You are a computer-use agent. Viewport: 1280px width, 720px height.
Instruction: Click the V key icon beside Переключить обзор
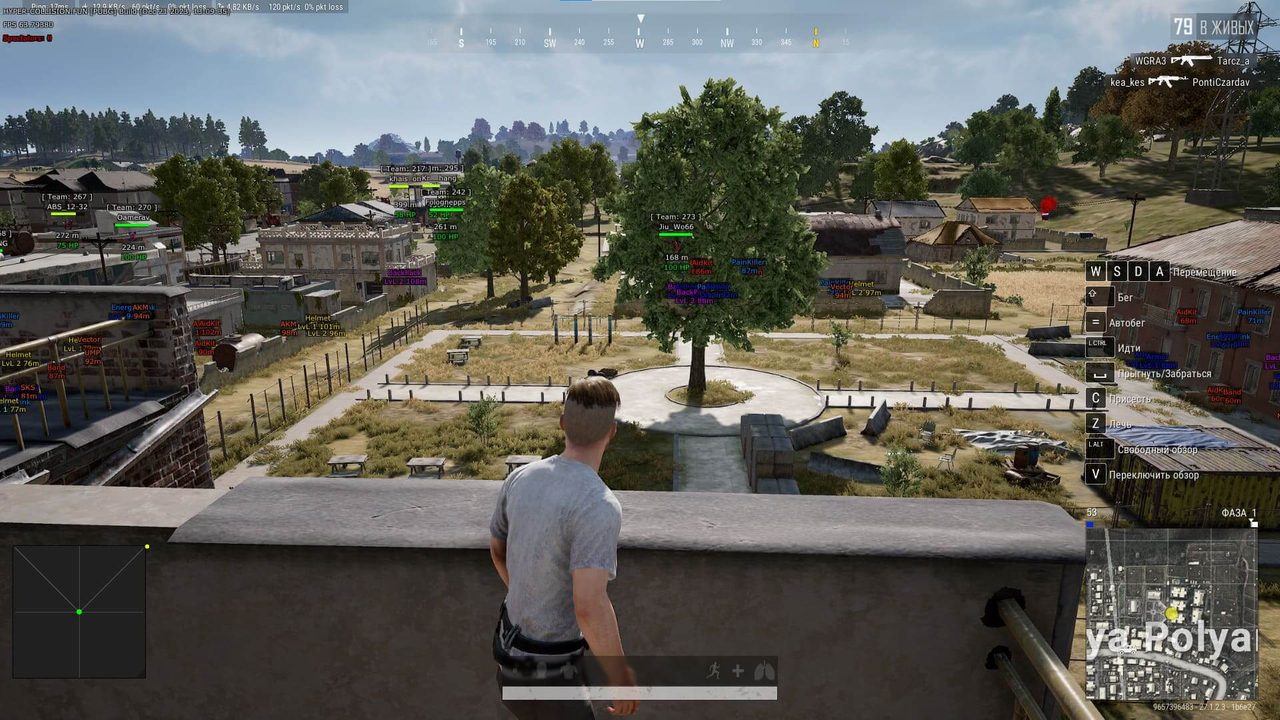click(x=1095, y=474)
